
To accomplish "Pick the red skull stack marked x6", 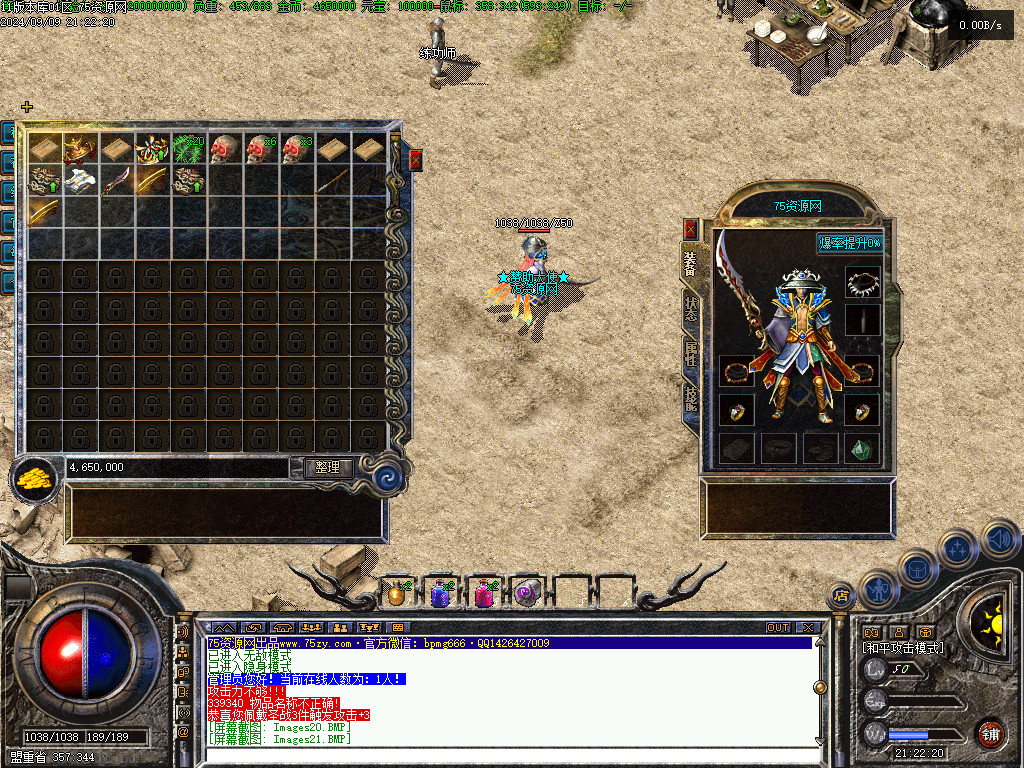I will point(261,149).
